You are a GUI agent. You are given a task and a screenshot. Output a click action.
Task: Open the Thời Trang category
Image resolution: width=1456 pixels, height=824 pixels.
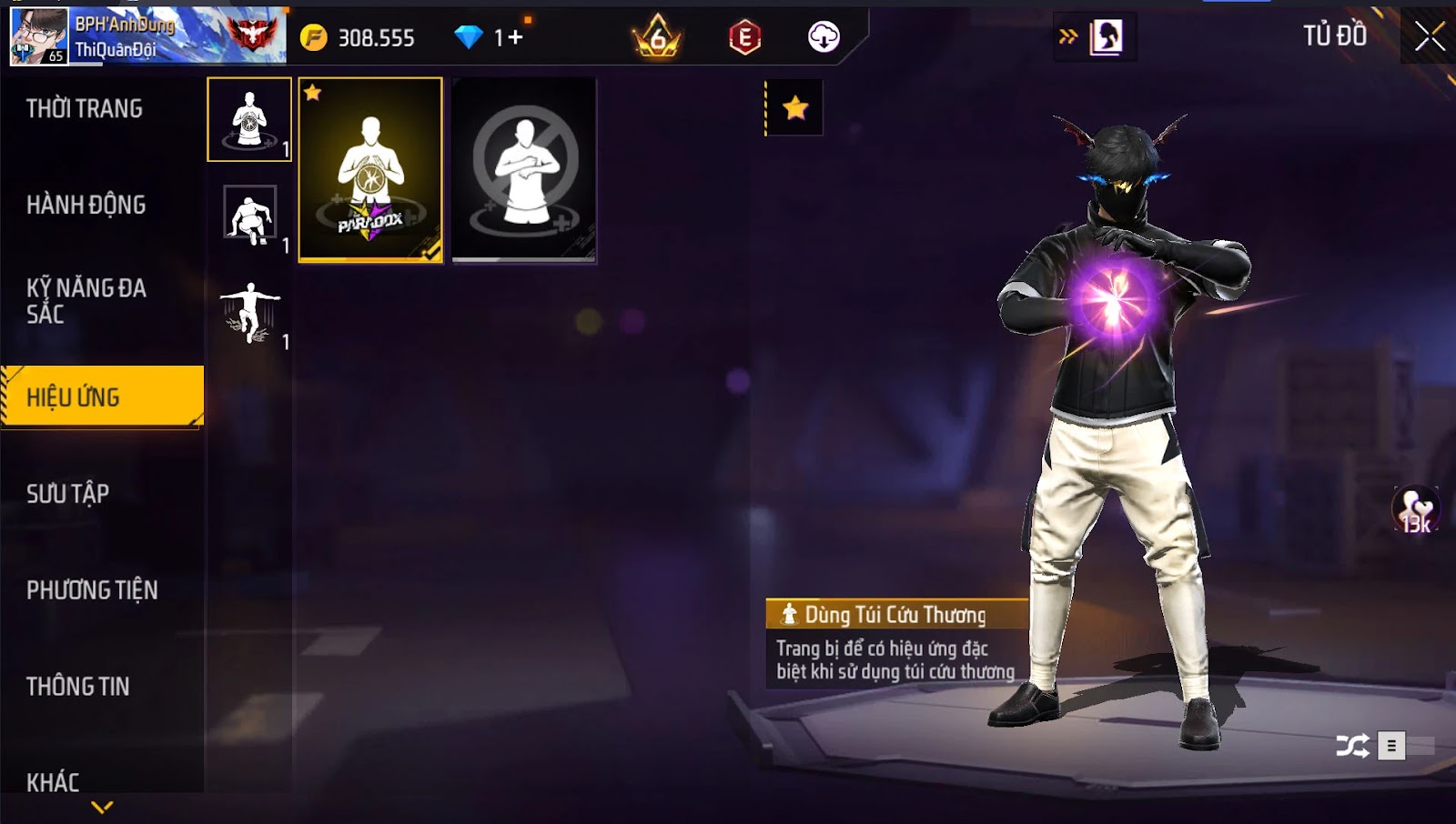85,109
